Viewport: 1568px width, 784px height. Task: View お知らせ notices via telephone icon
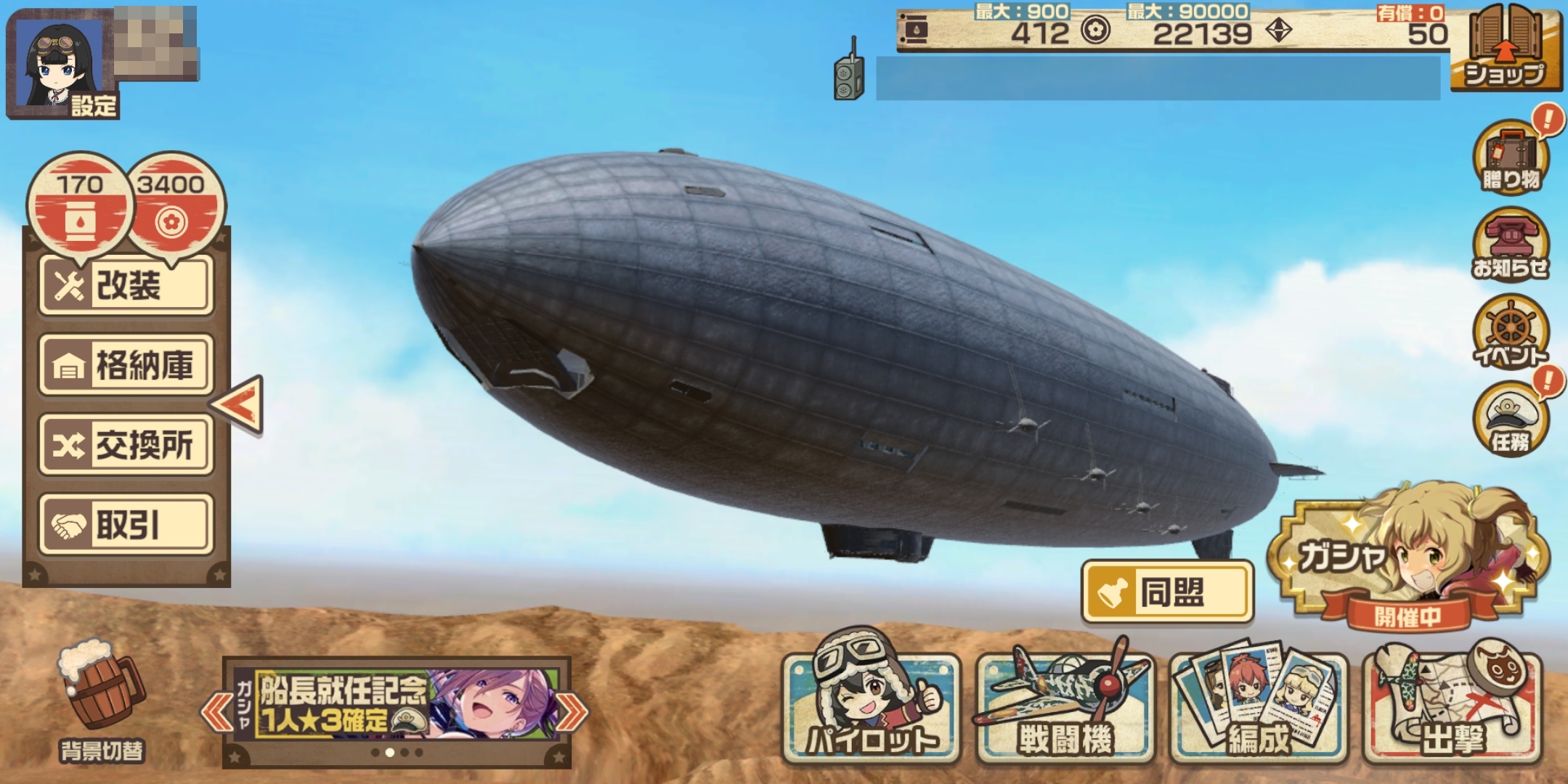(1511, 245)
